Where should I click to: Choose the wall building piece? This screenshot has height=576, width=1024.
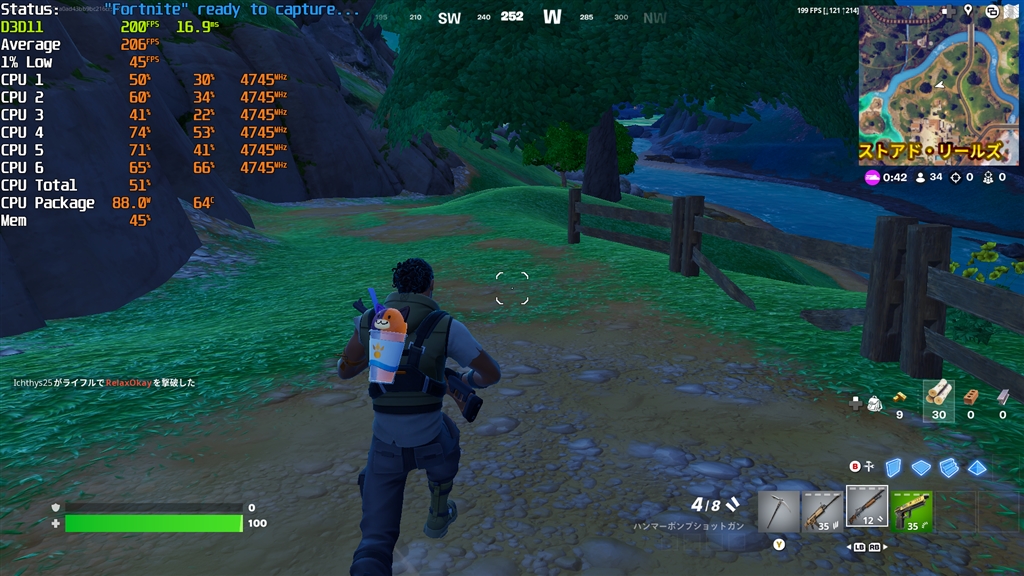coord(894,467)
